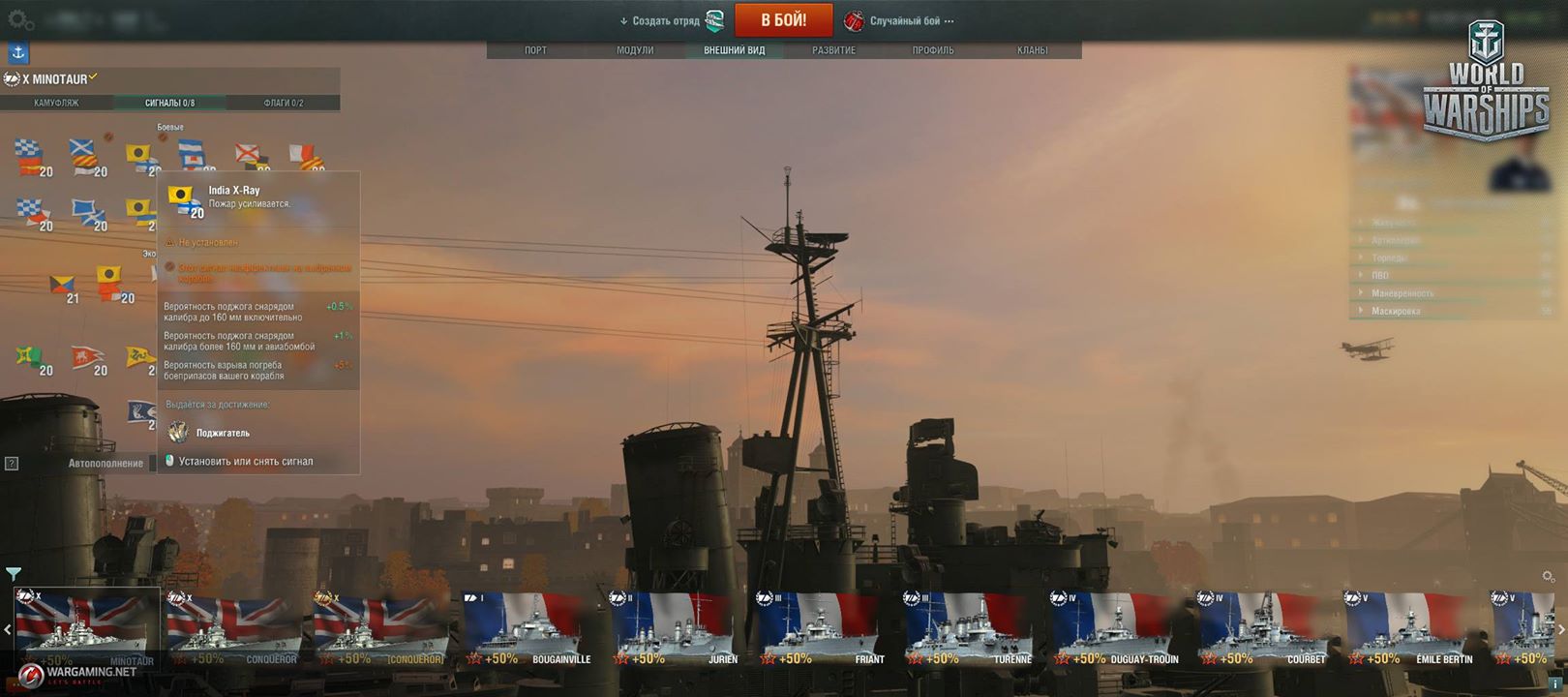Select the Courbet battleship card

(1264, 629)
